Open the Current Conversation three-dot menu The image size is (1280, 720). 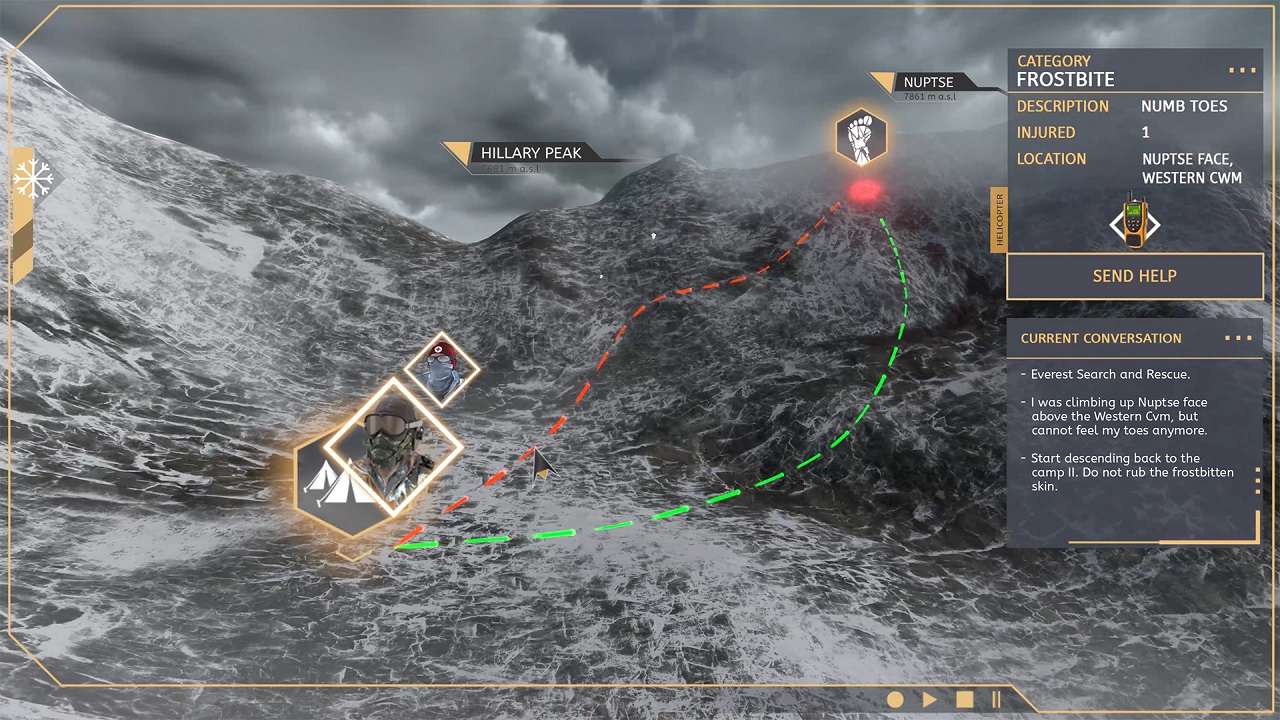1238,338
